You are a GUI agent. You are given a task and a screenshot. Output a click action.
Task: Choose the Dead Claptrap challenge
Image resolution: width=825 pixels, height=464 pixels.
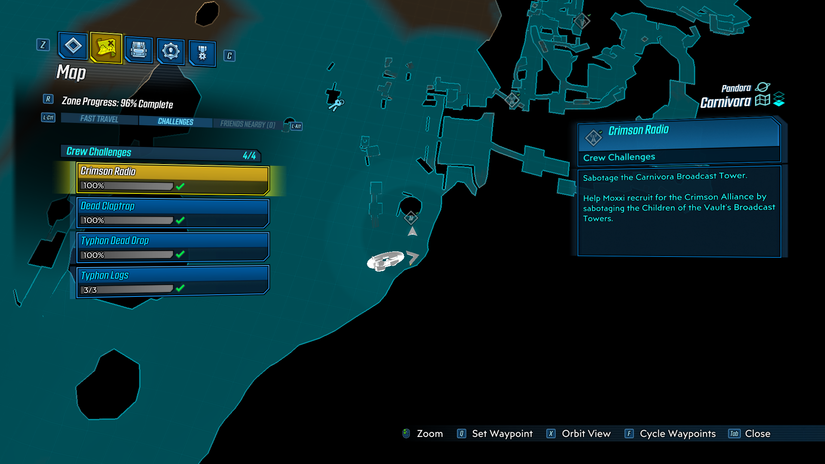(x=173, y=212)
